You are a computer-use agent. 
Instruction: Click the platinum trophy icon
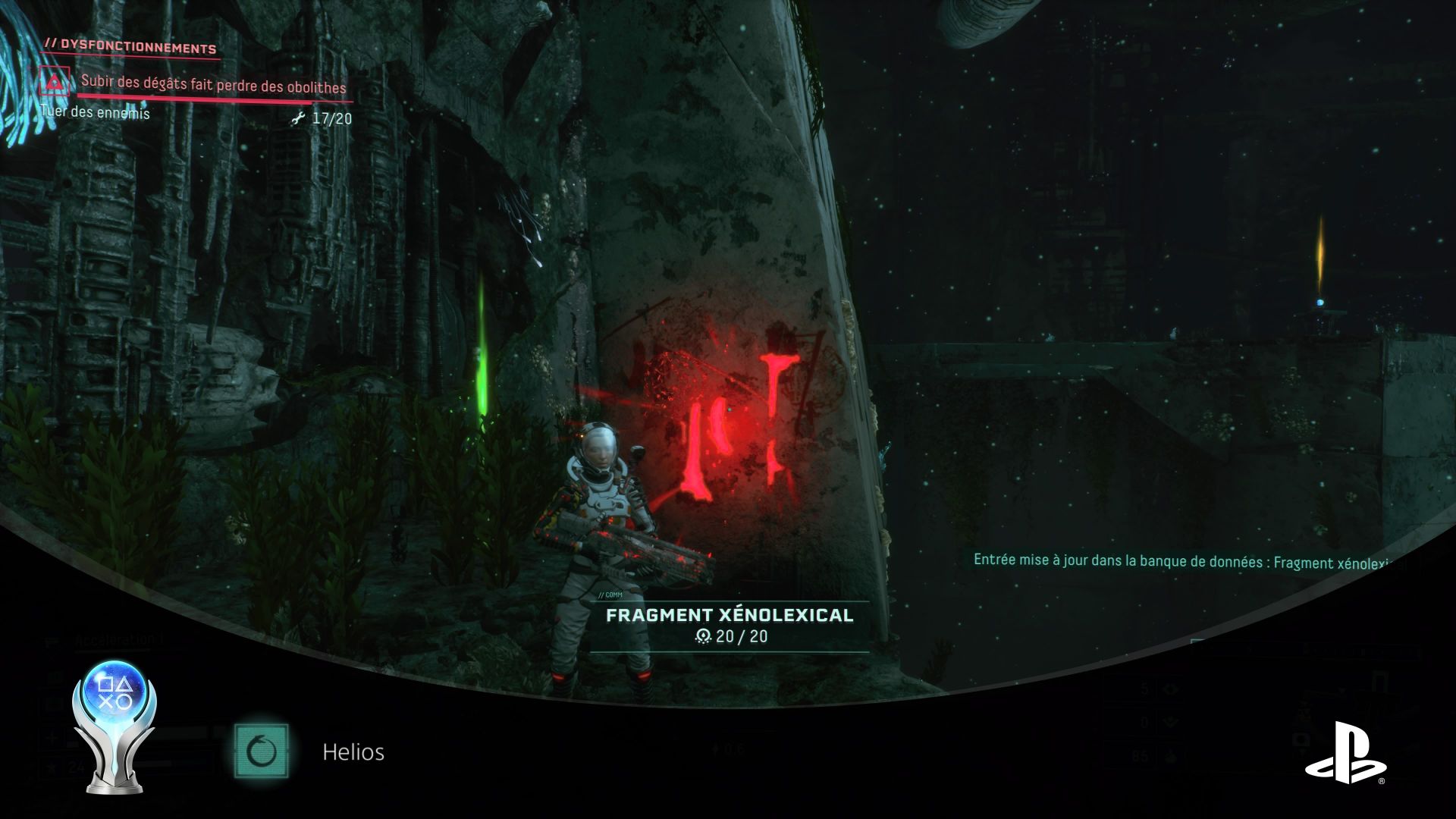pos(115,726)
